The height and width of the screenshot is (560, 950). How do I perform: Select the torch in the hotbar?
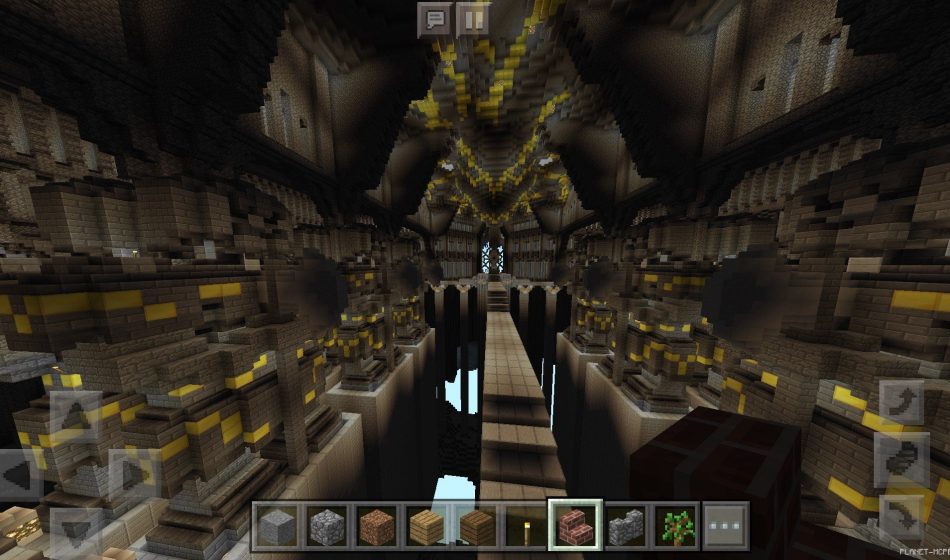pos(525,525)
